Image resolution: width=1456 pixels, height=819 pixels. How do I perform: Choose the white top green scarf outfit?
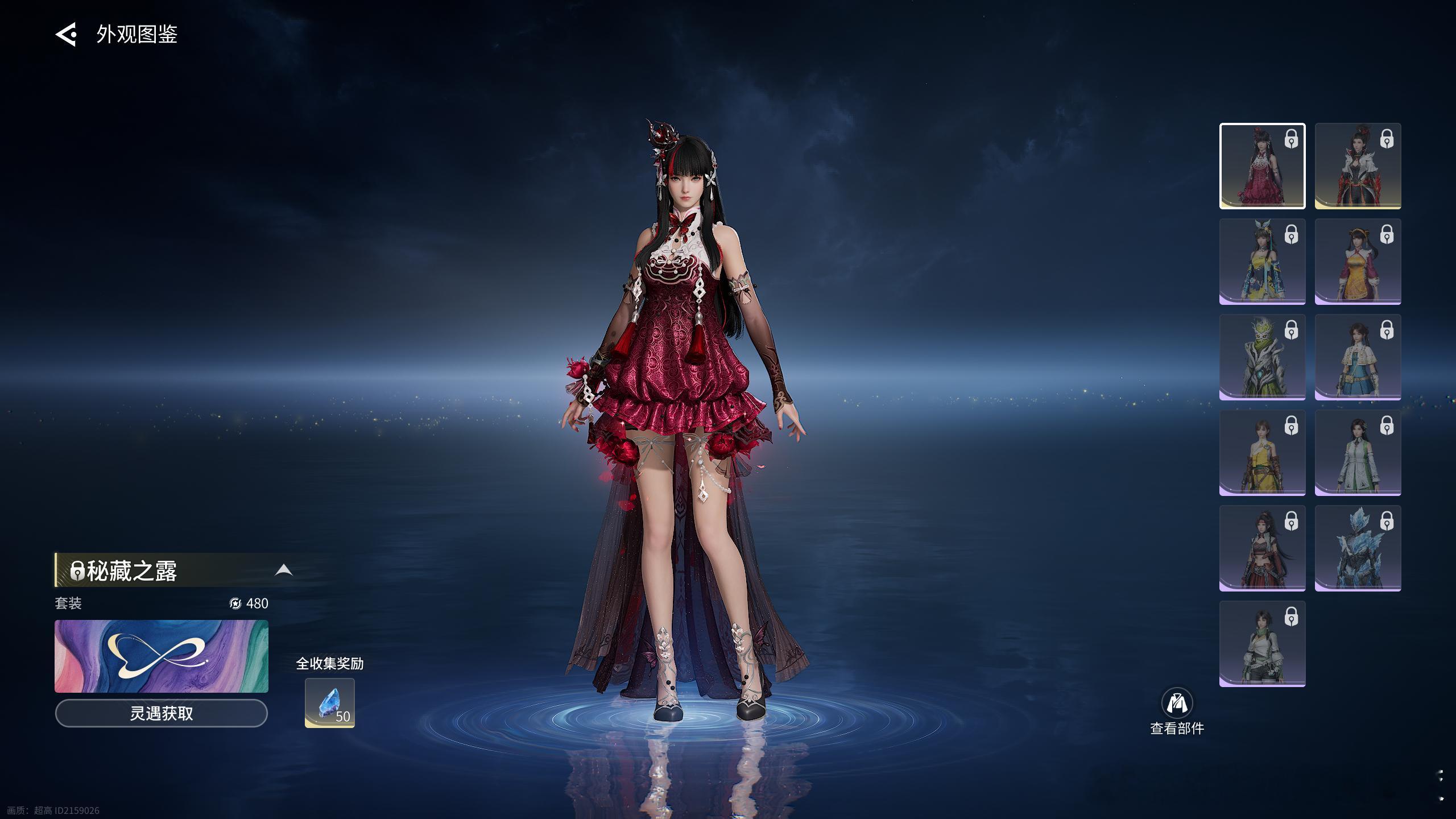(x=1262, y=644)
